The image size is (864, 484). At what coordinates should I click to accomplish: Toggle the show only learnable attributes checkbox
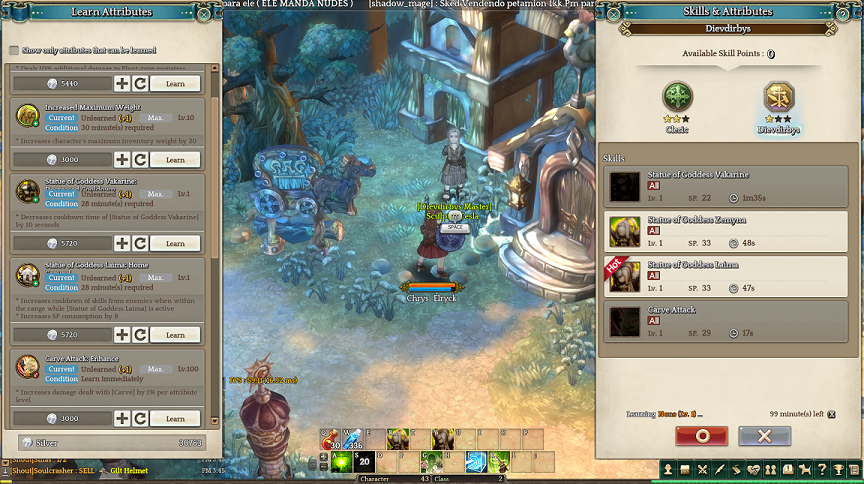(14, 50)
